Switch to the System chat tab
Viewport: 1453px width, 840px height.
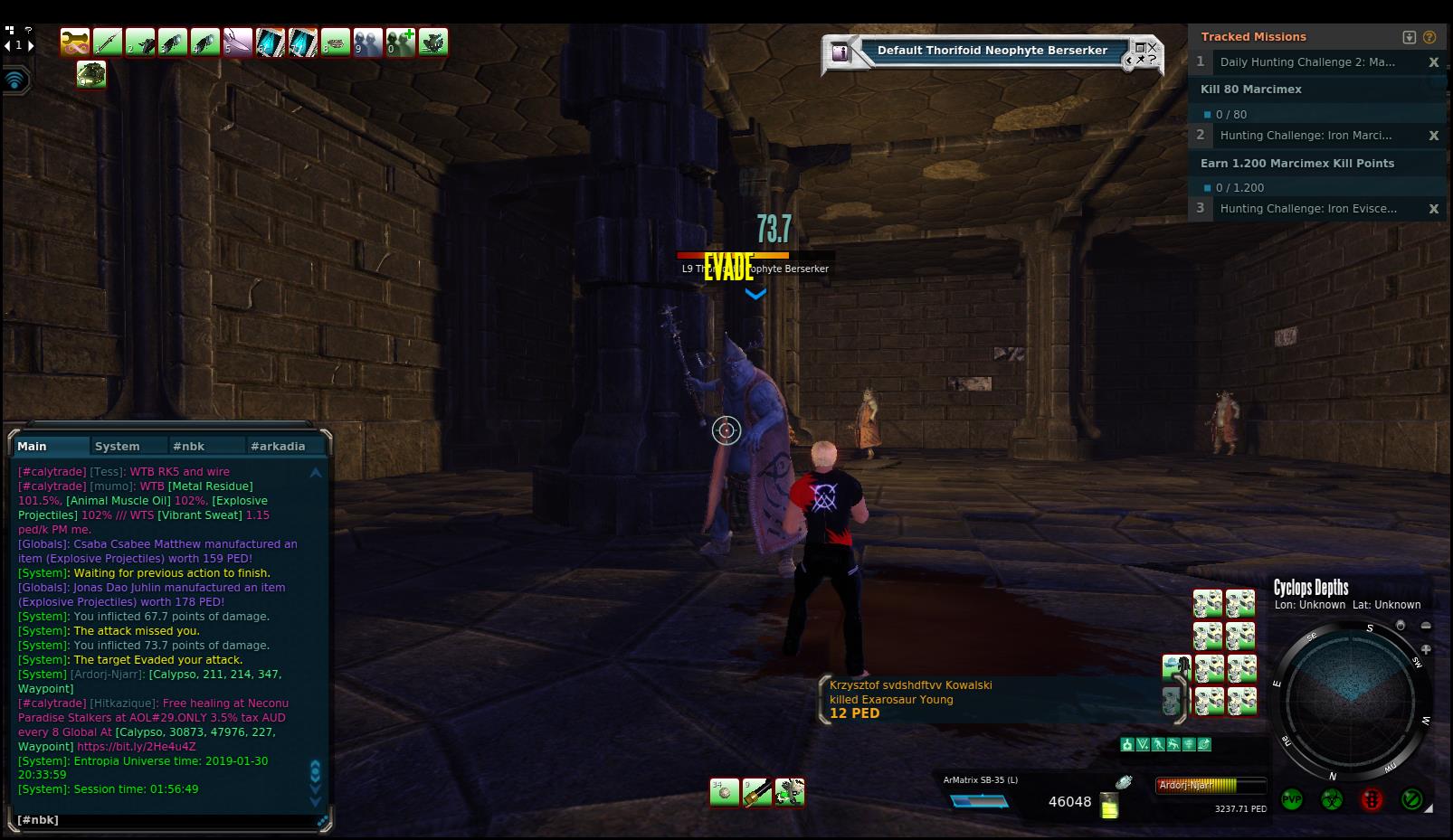[118, 446]
